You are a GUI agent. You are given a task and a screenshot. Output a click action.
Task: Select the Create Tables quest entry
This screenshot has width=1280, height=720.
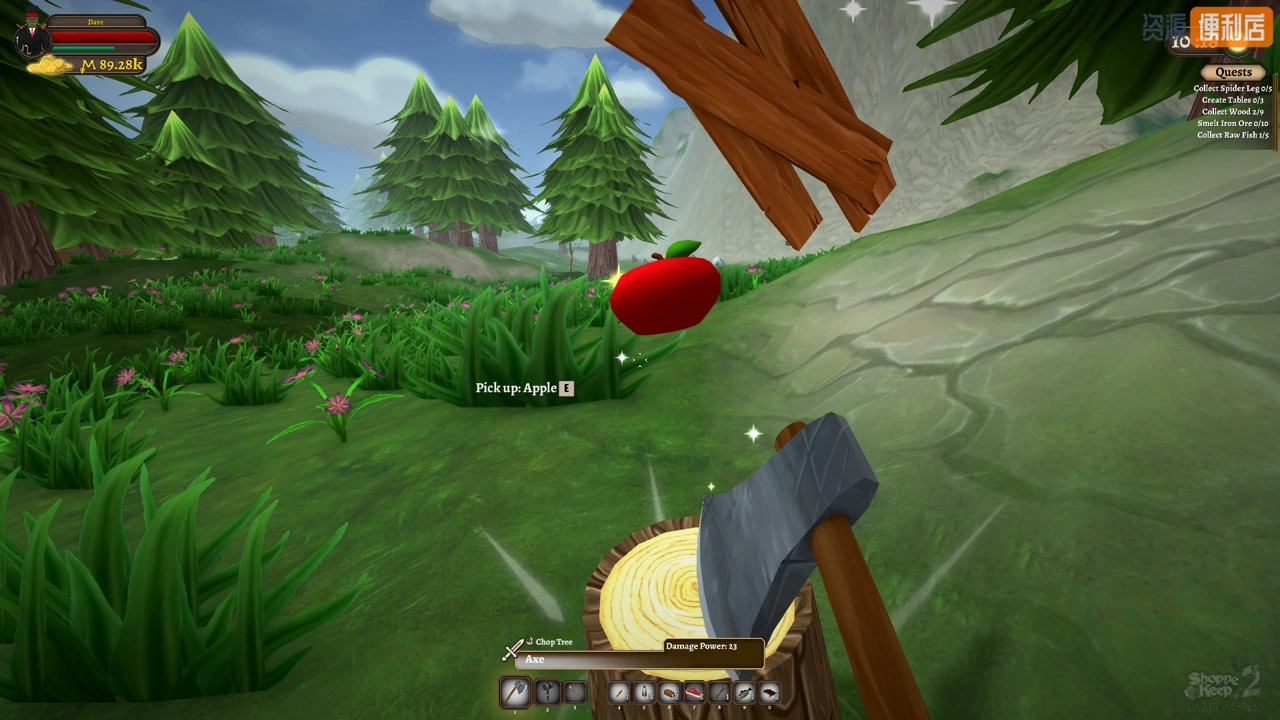pos(1232,100)
